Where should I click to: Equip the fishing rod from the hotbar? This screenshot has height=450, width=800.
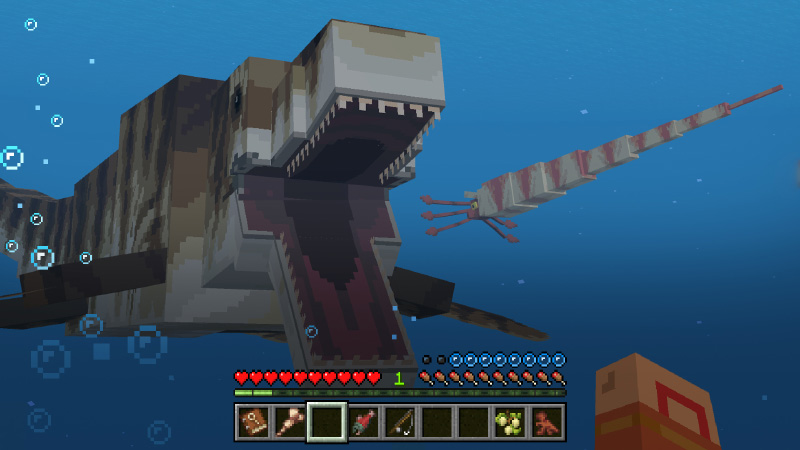[x=400, y=422]
